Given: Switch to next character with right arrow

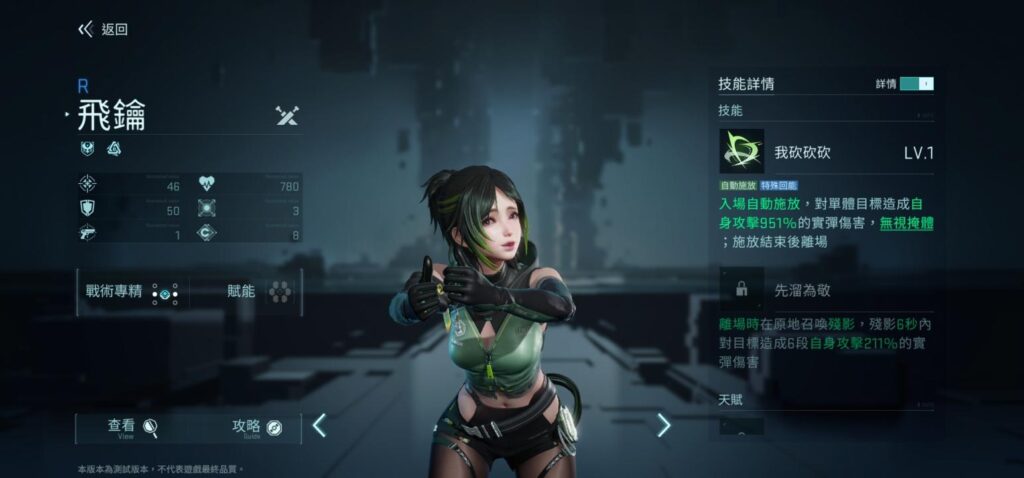Looking at the screenshot, I should click(x=663, y=426).
